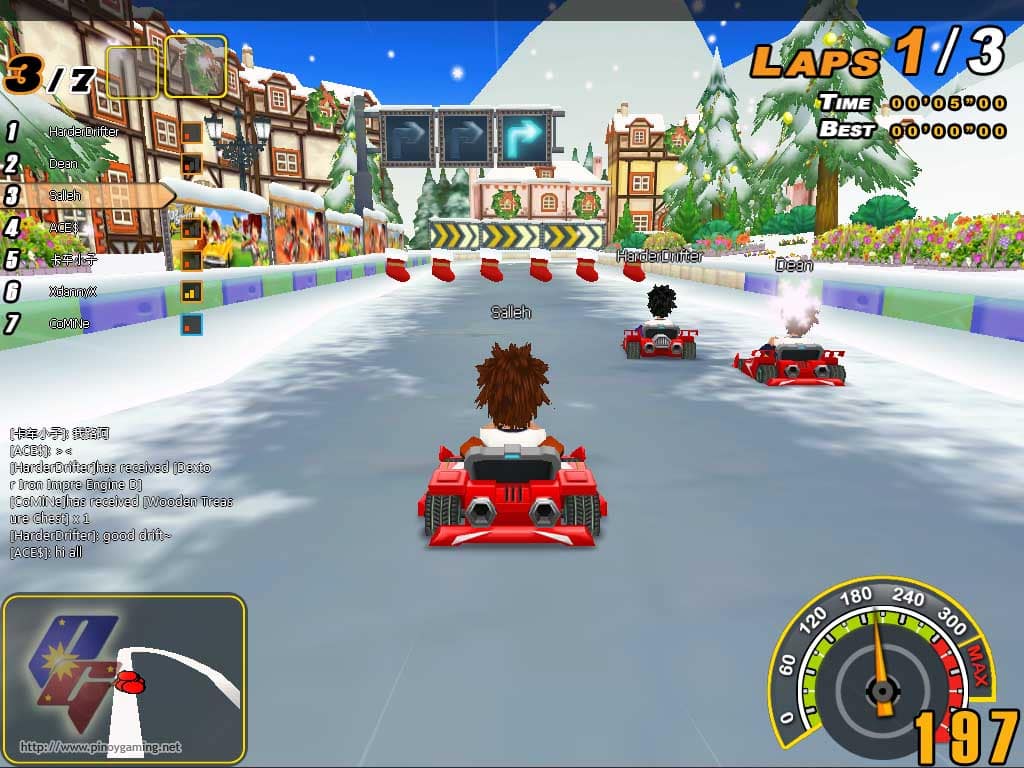
Task: Open the pinoygaming.net watermark link
Action: point(101,747)
